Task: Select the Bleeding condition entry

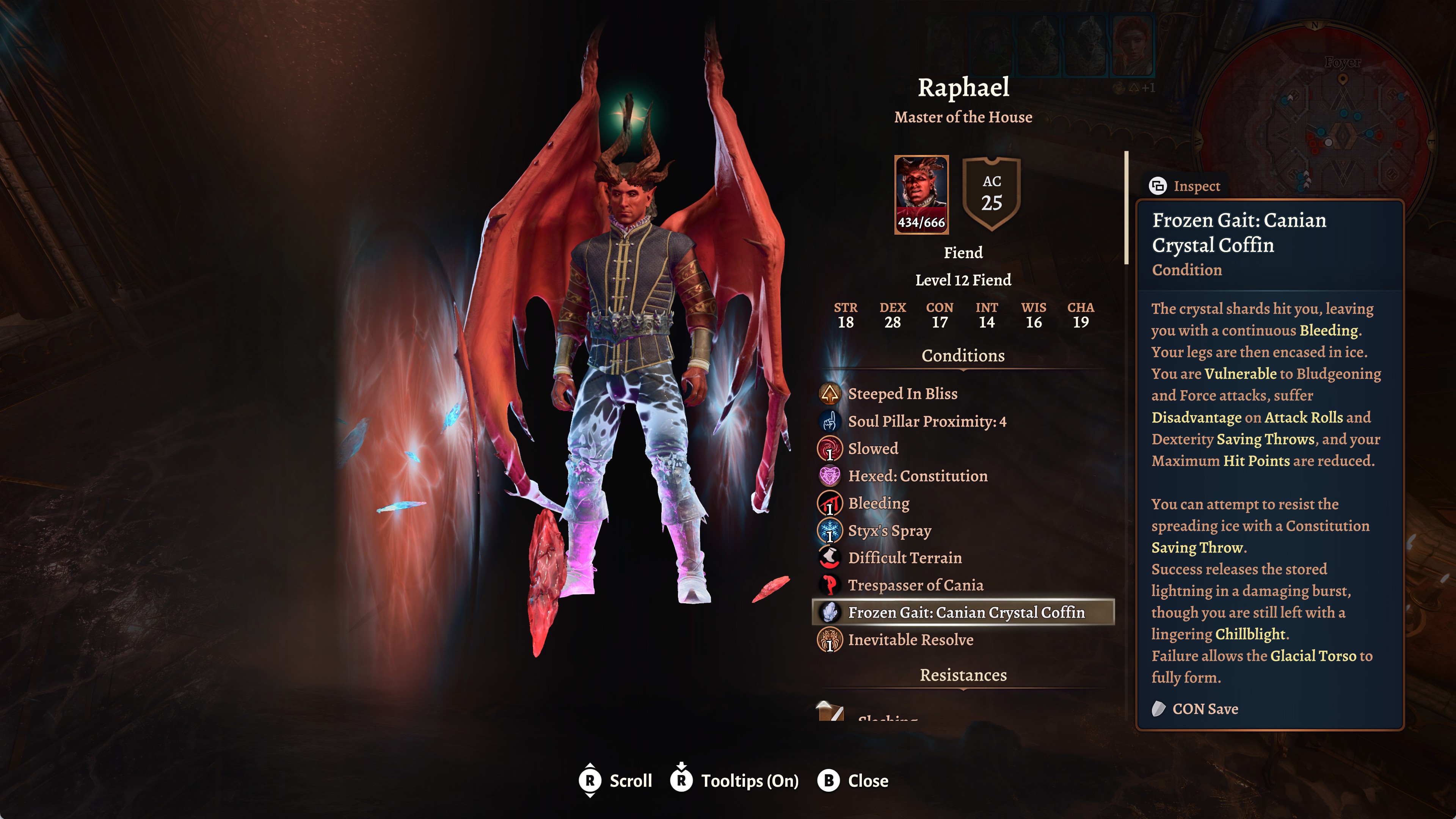Action: tap(879, 503)
